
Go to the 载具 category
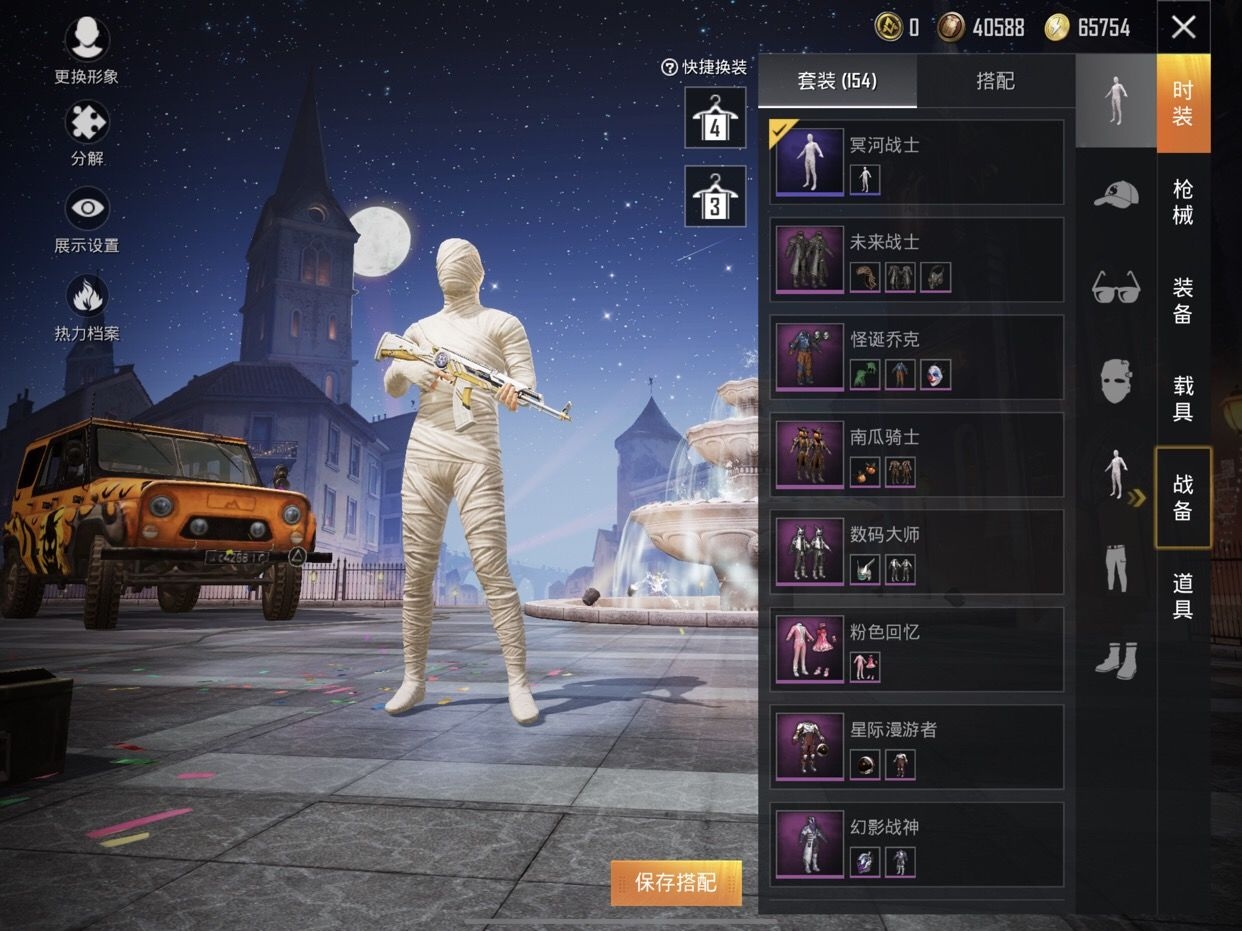(1183, 398)
